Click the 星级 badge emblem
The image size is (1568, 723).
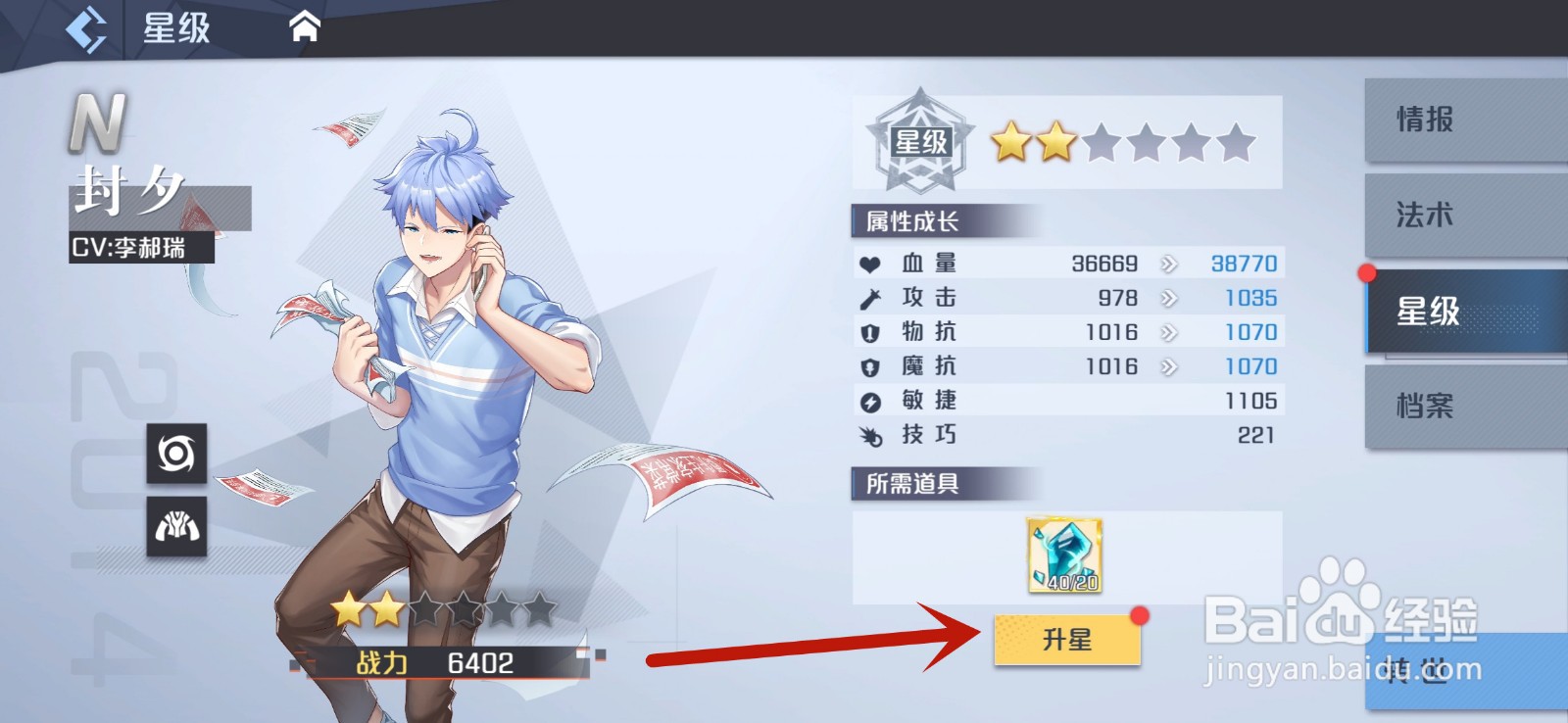tap(919, 140)
